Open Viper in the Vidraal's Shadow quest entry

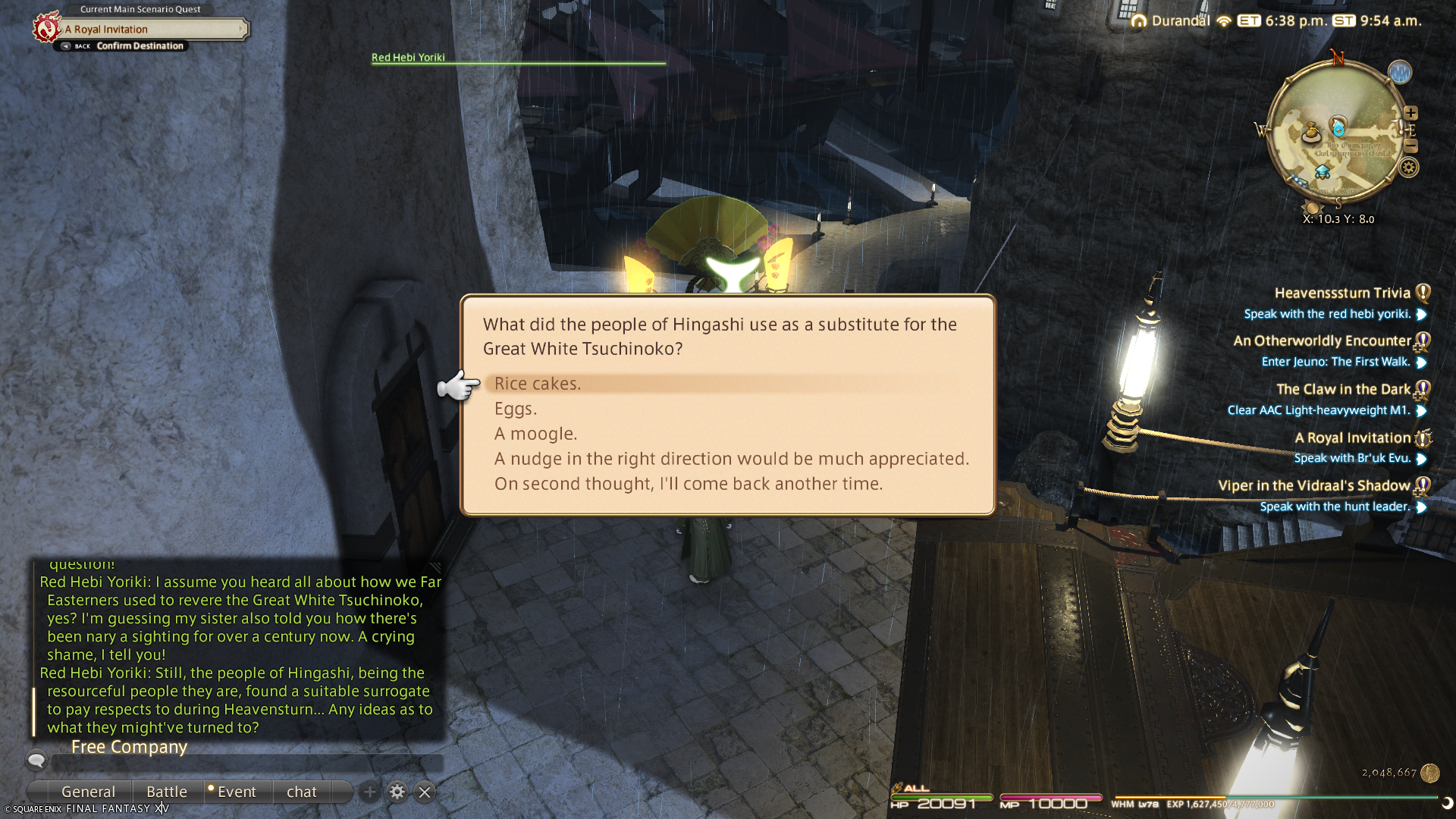tap(1313, 485)
